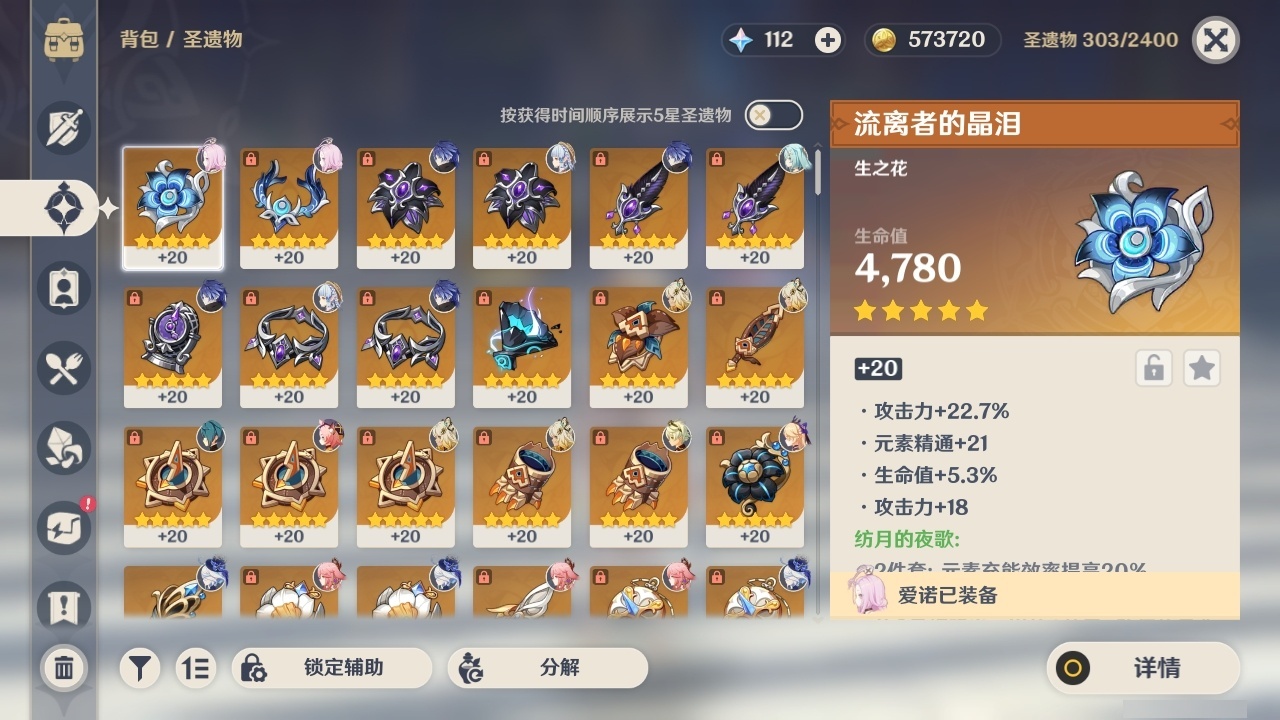
Task: Lock the selected artifact with the lock icon
Action: point(1152,368)
